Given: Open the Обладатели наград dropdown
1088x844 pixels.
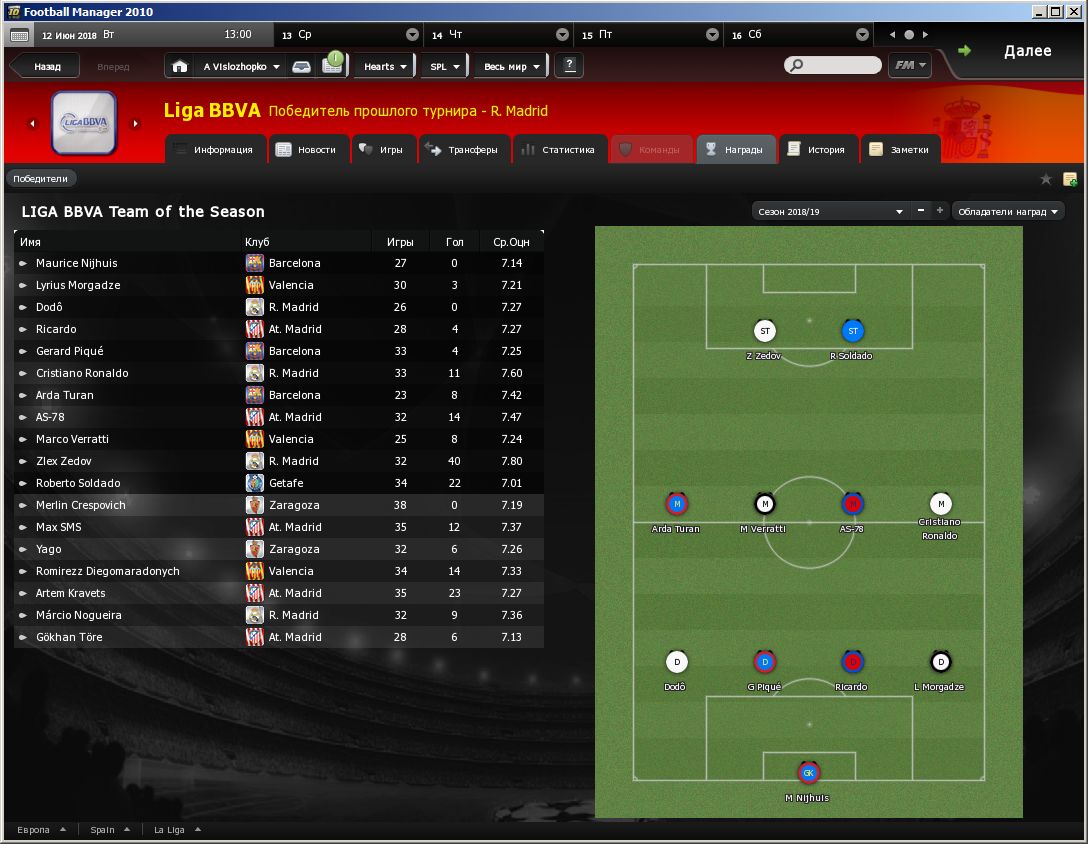Looking at the screenshot, I should pyautogui.click(x=1007, y=212).
